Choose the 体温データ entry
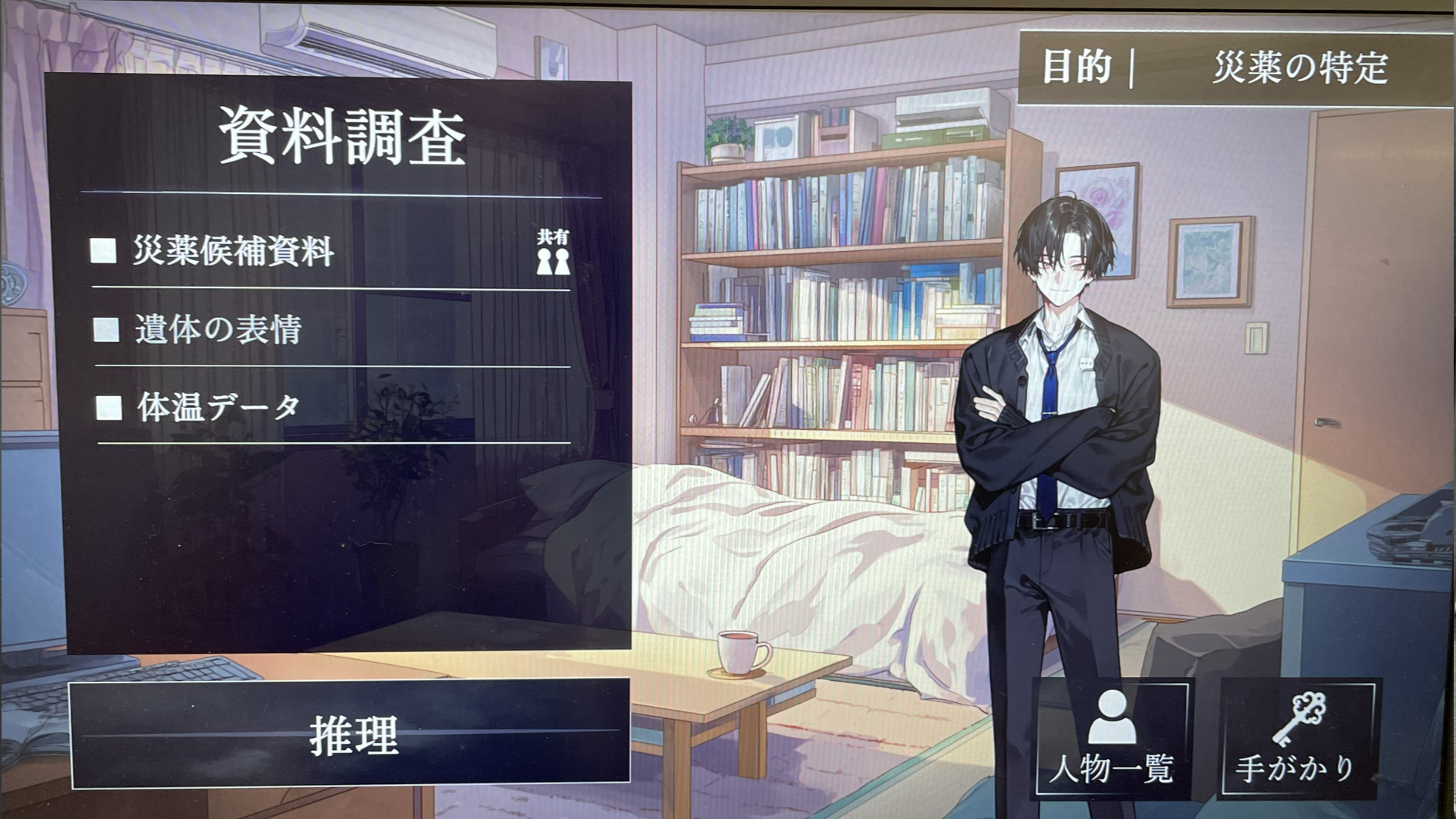Viewport: 1456px width, 819px height. (x=218, y=408)
